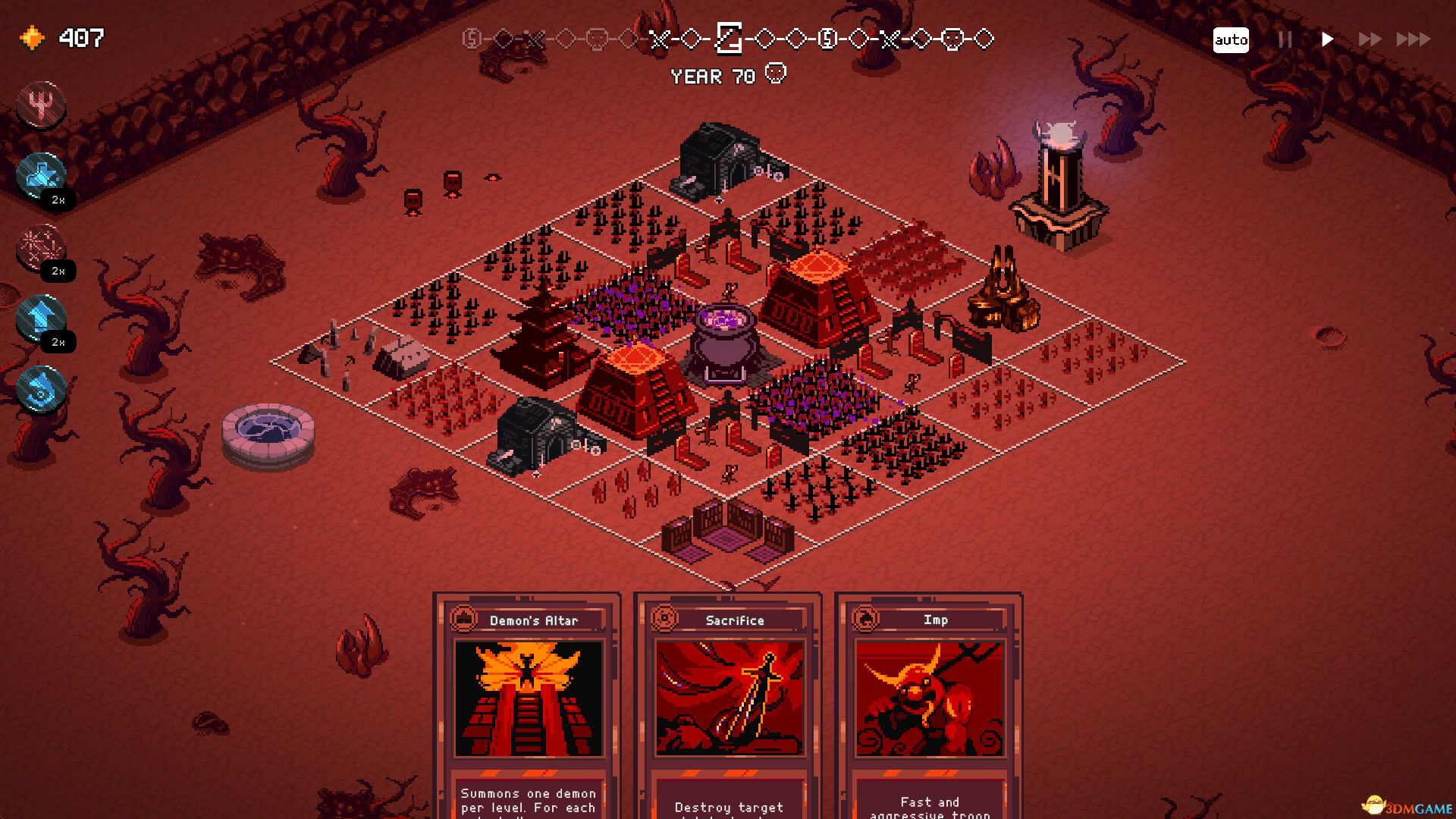Toggle the auto button near playback controls
Image resolution: width=1456 pixels, height=819 pixels.
pyautogui.click(x=1232, y=39)
